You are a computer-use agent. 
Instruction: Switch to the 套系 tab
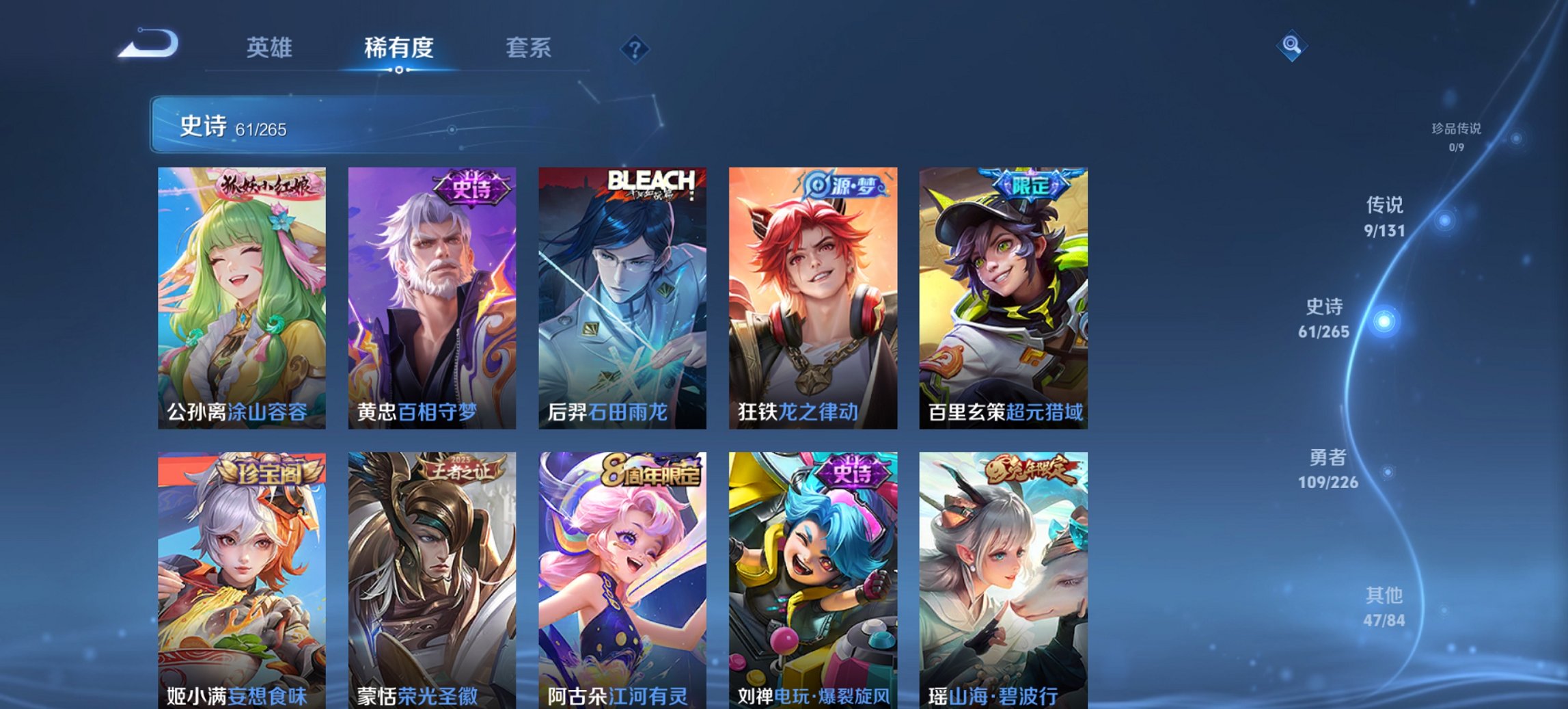tap(528, 48)
